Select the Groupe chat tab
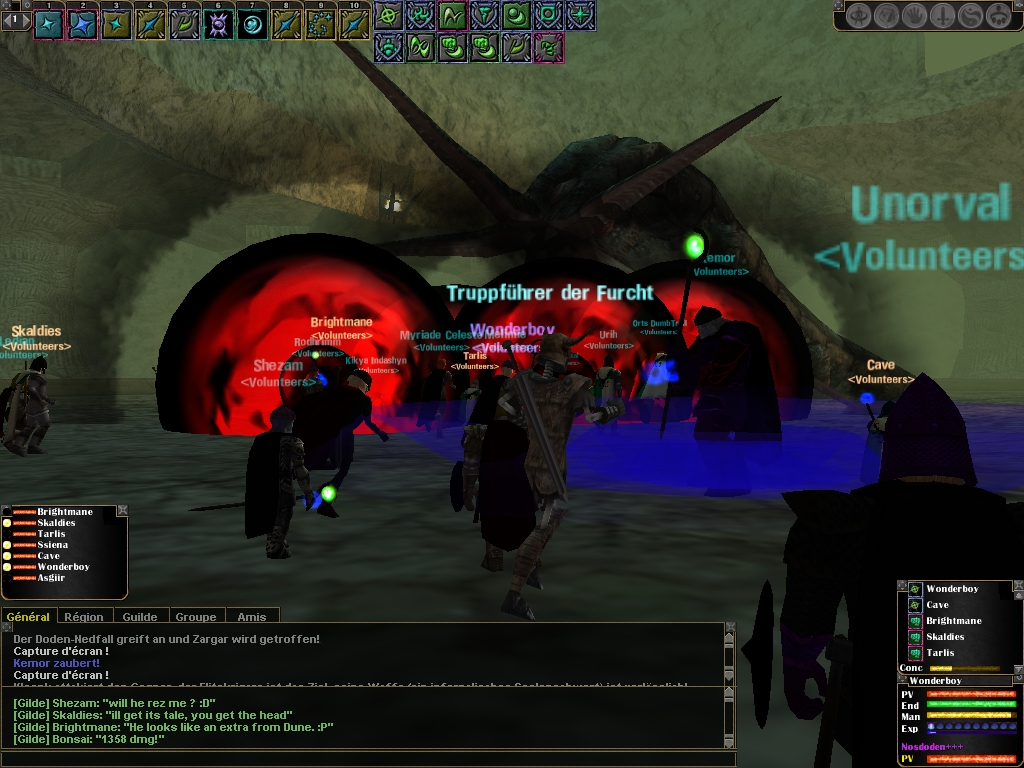Screen dimensions: 1024x768 coord(196,617)
